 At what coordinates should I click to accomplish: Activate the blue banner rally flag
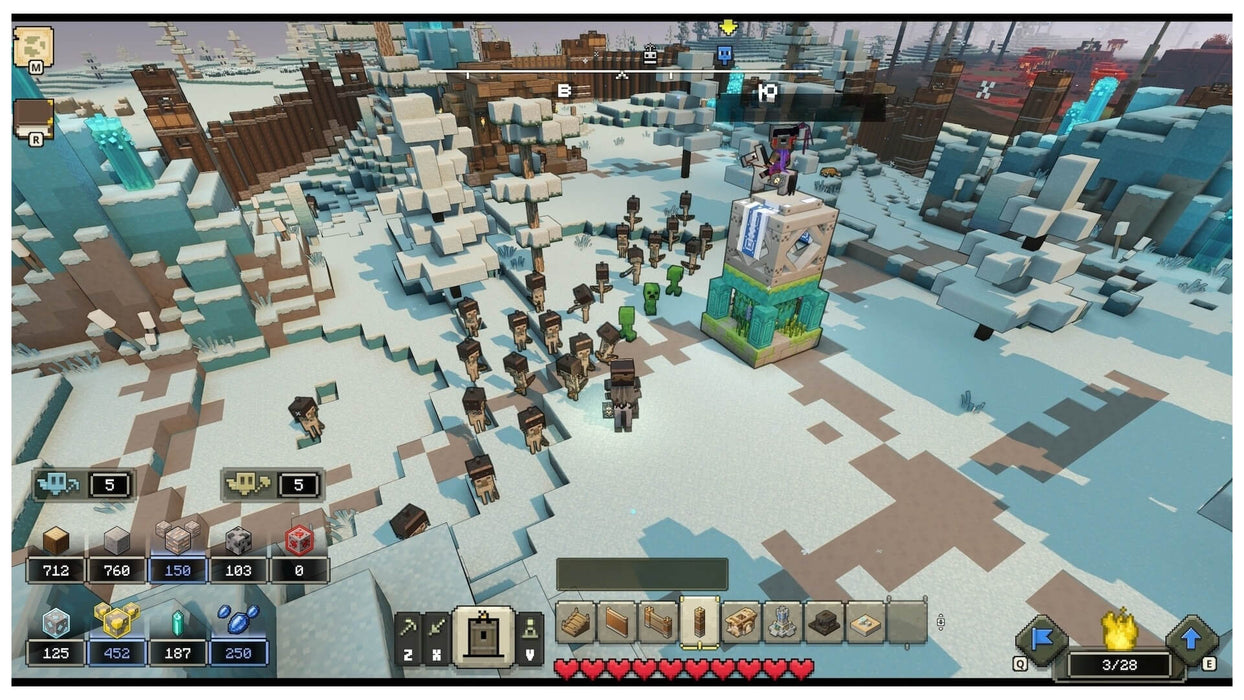(x=1043, y=641)
